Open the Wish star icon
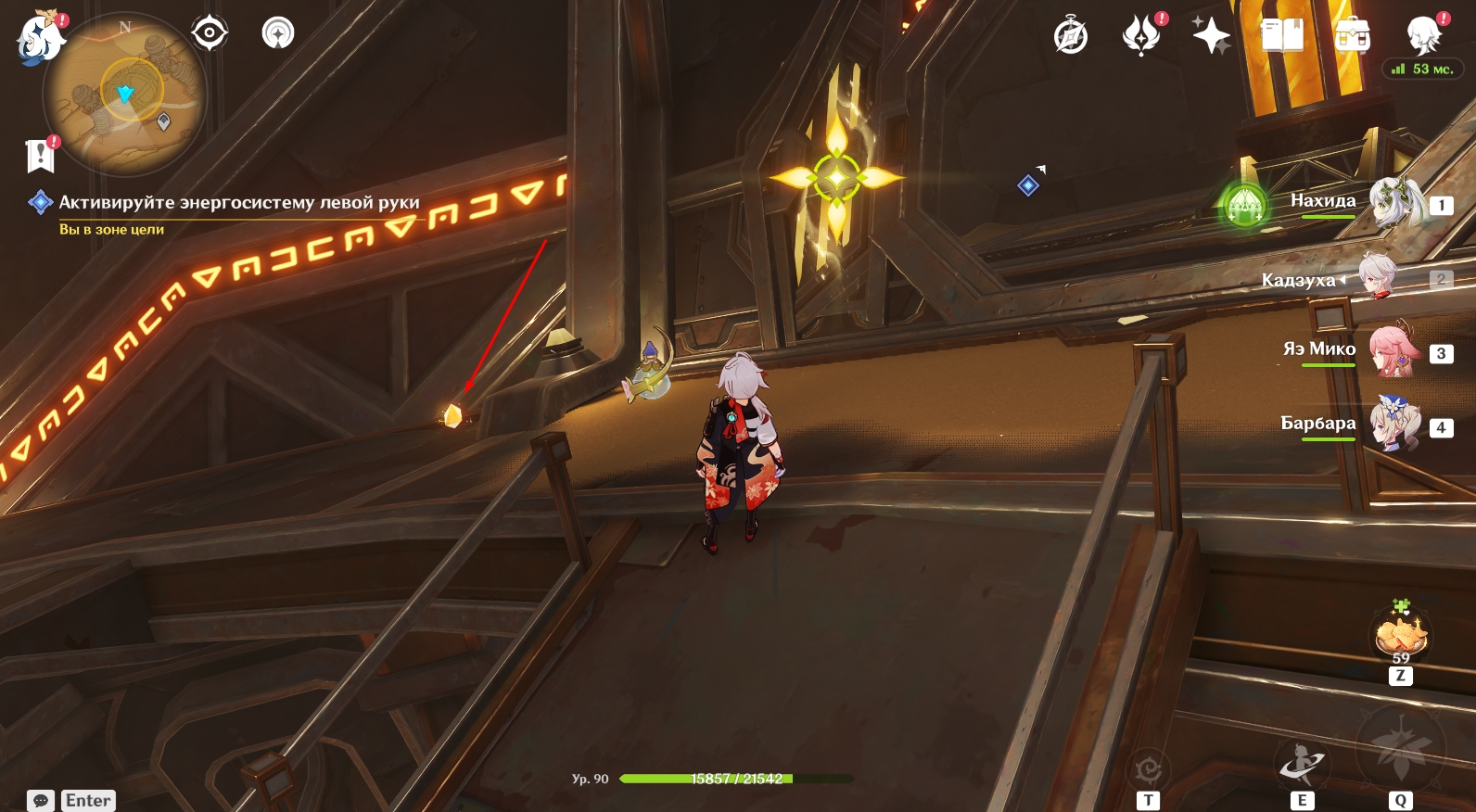1476x812 pixels. 1211,37
